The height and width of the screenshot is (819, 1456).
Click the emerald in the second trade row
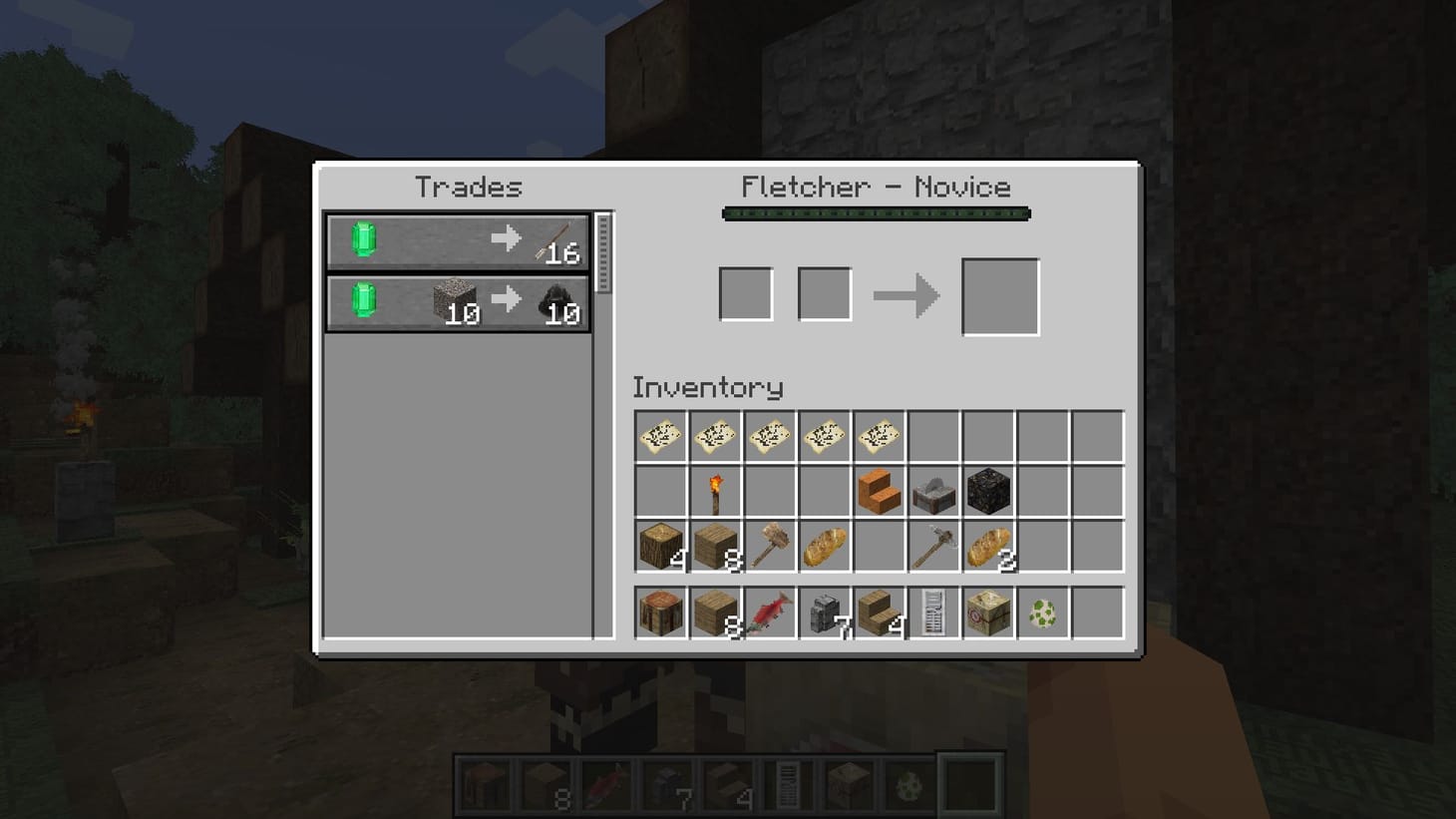[x=361, y=305]
